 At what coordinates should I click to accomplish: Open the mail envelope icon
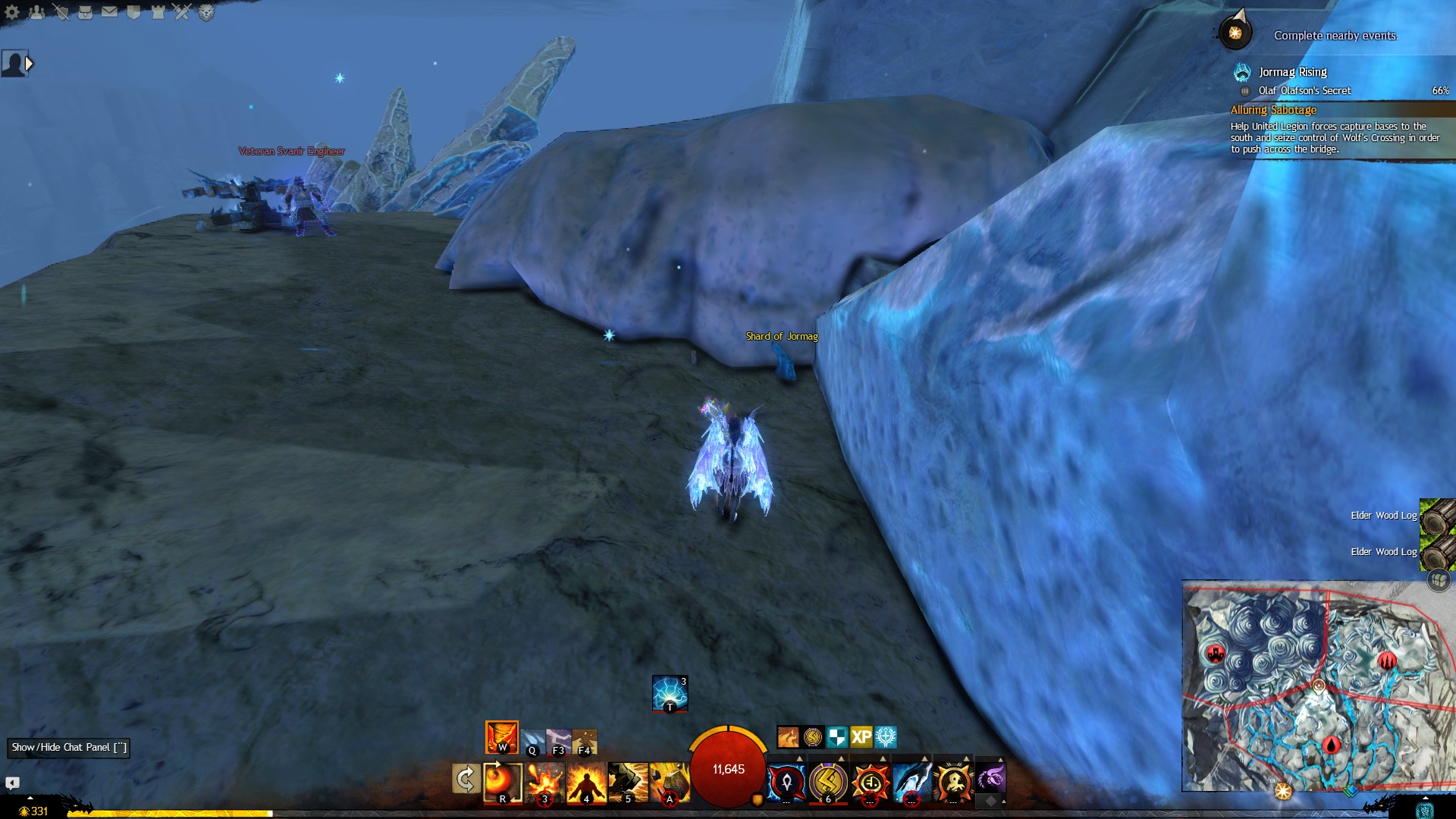tap(109, 11)
